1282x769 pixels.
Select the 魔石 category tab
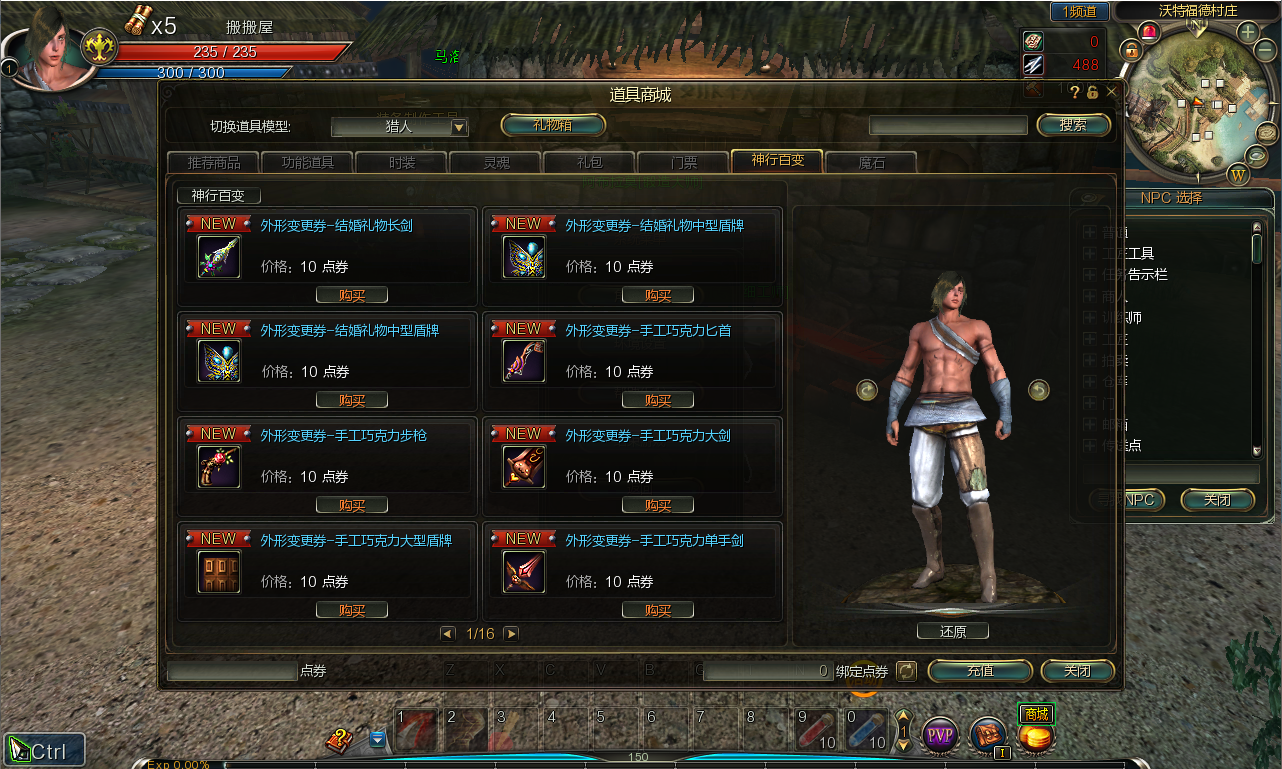871,162
